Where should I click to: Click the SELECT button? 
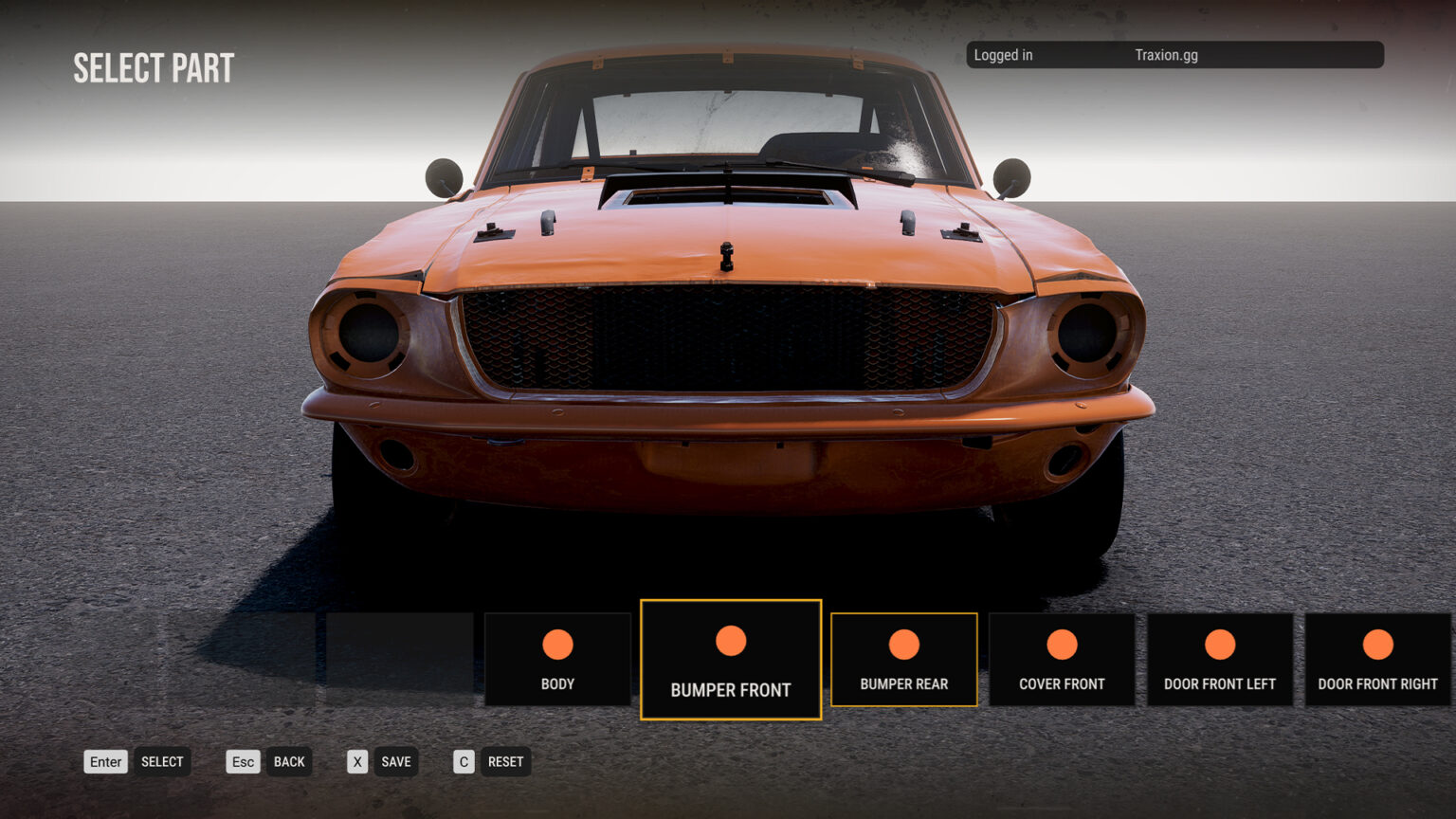pyautogui.click(x=162, y=761)
